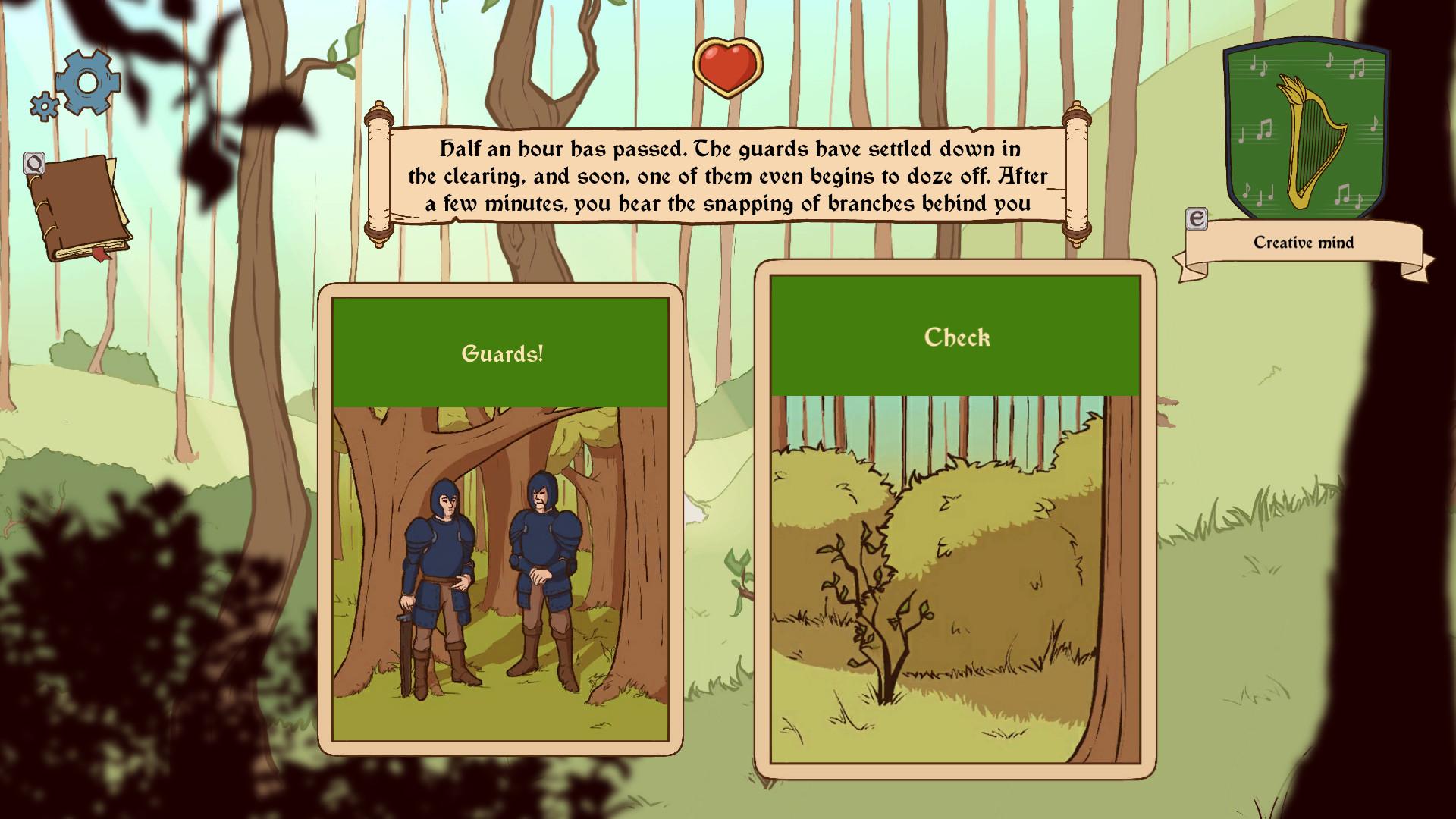
Task: Click the red bookmark on the journal
Action: 100,255
